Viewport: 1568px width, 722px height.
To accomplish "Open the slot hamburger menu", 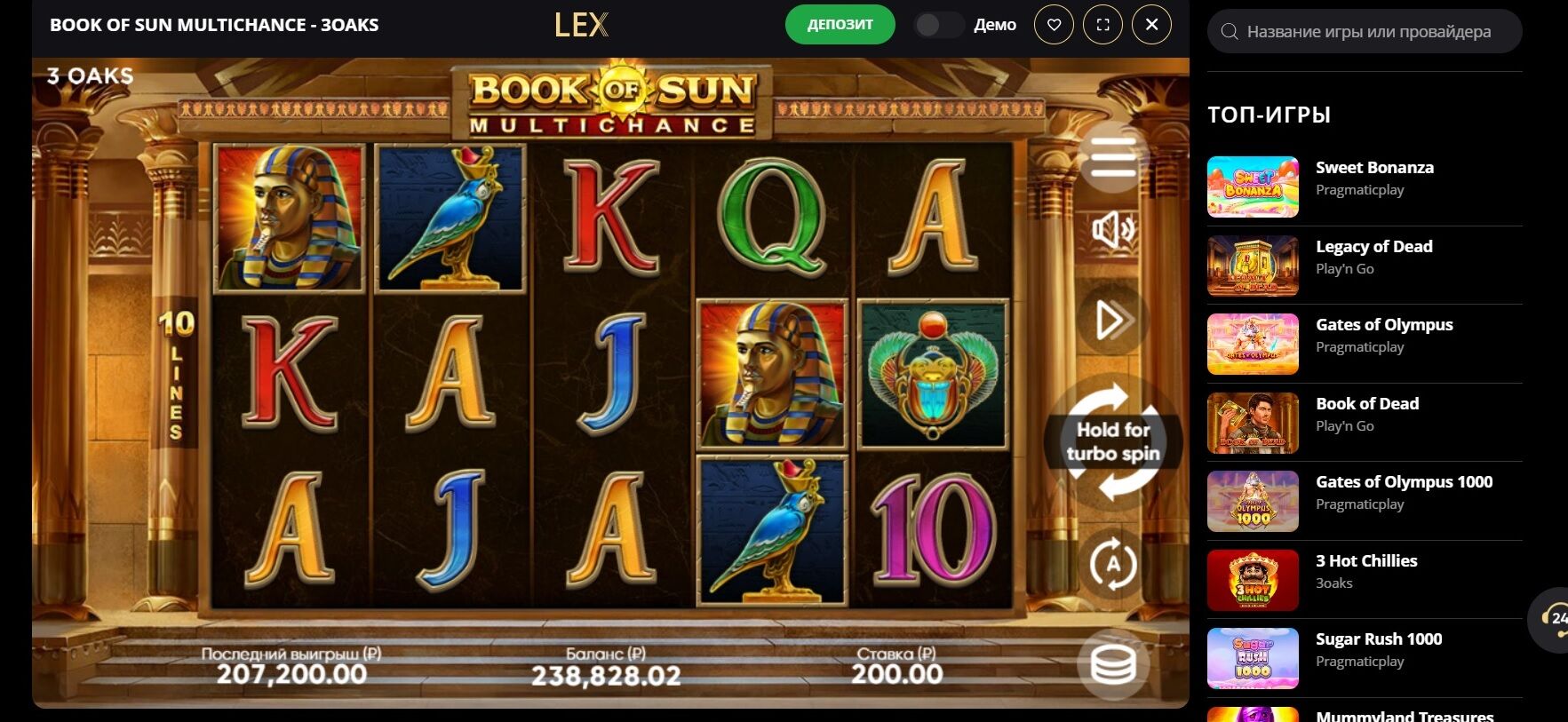I will 1112,159.
